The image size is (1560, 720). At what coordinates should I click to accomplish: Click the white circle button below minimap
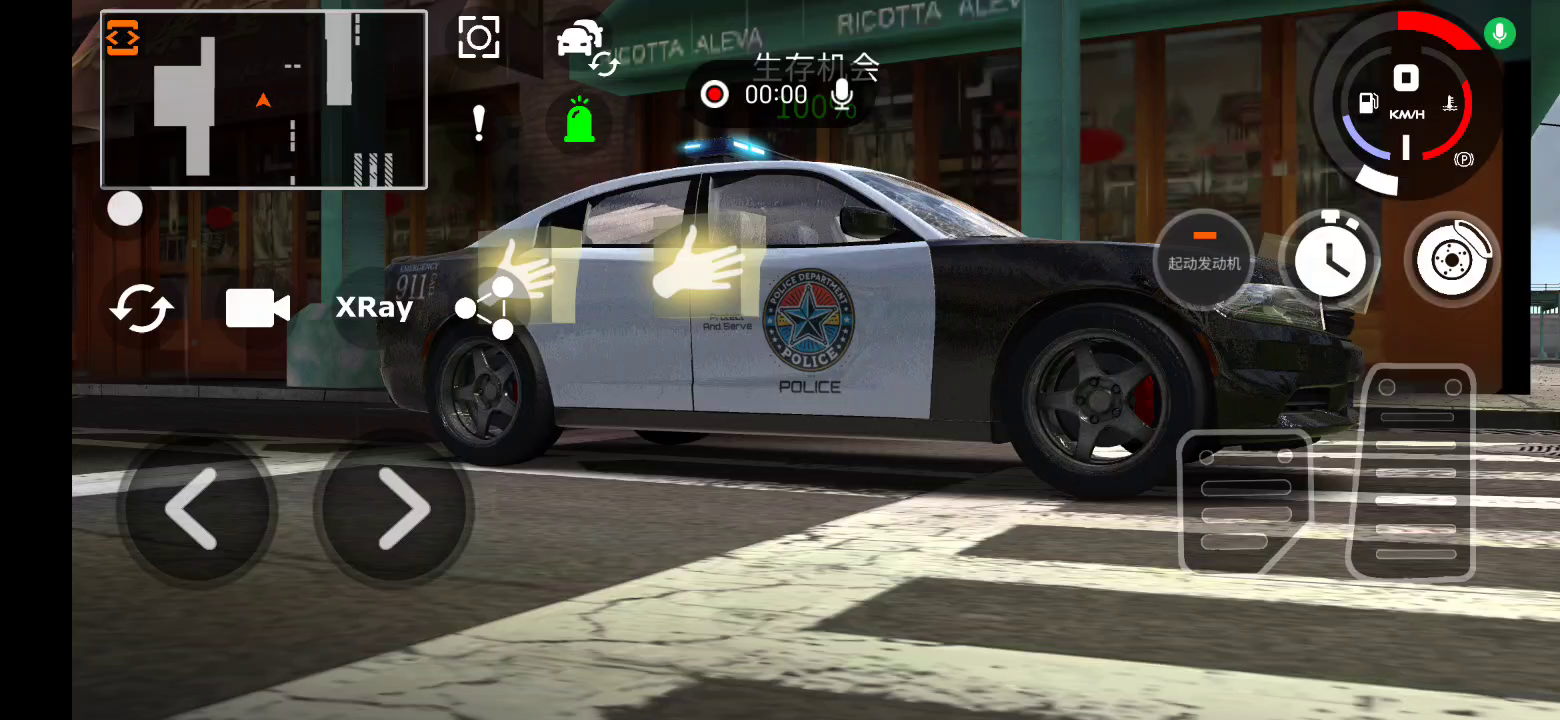click(125, 209)
